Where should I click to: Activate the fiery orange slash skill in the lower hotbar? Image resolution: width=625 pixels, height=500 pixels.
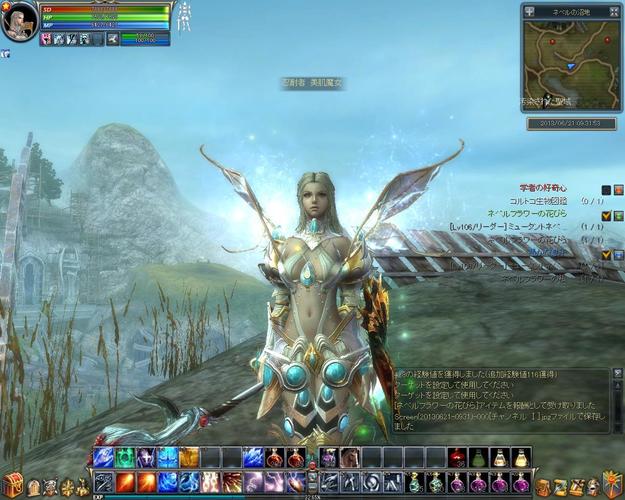[124, 481]
